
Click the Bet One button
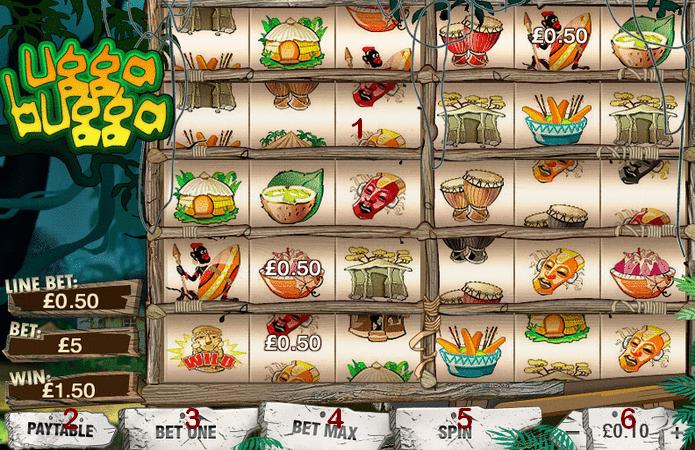[x=186, y=432]
